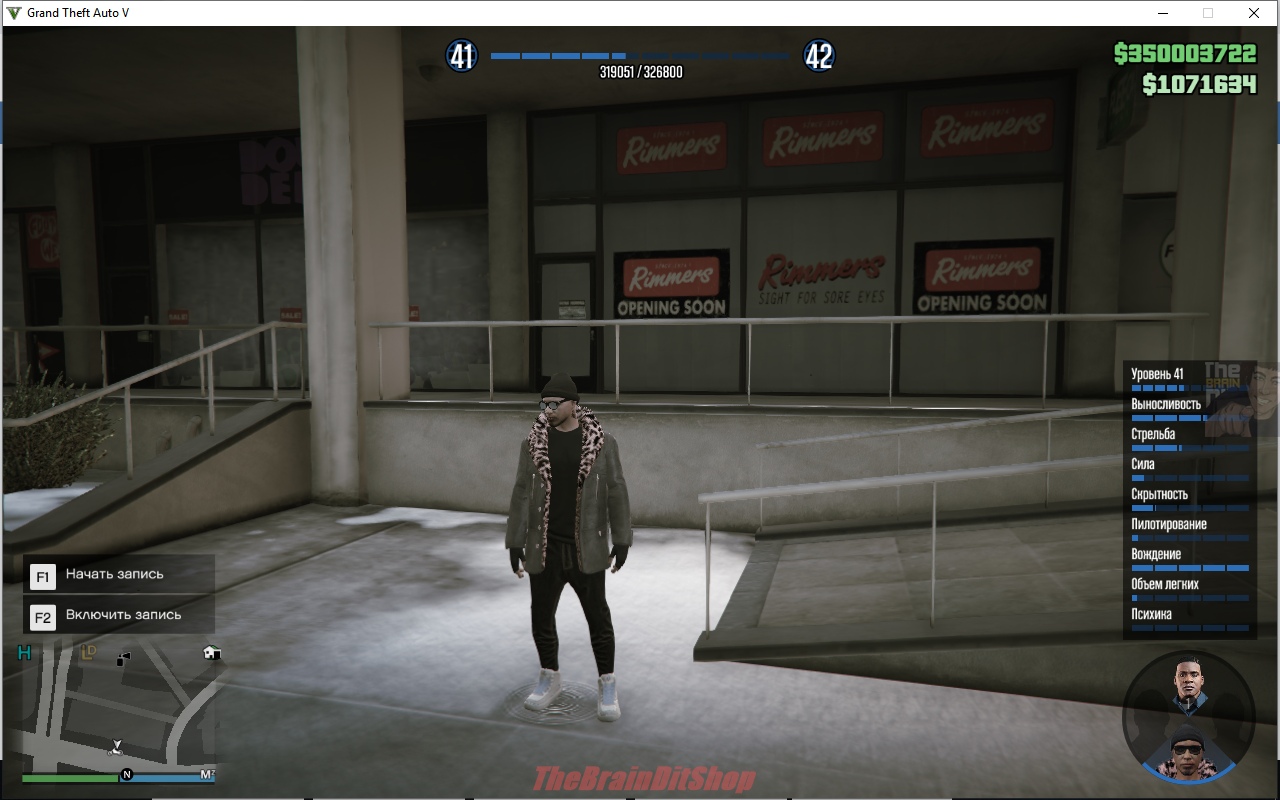The image size is (1280, 800).
Task: Click the minimap in the corner
Action: pyautogui.click(x=118, y=708)
